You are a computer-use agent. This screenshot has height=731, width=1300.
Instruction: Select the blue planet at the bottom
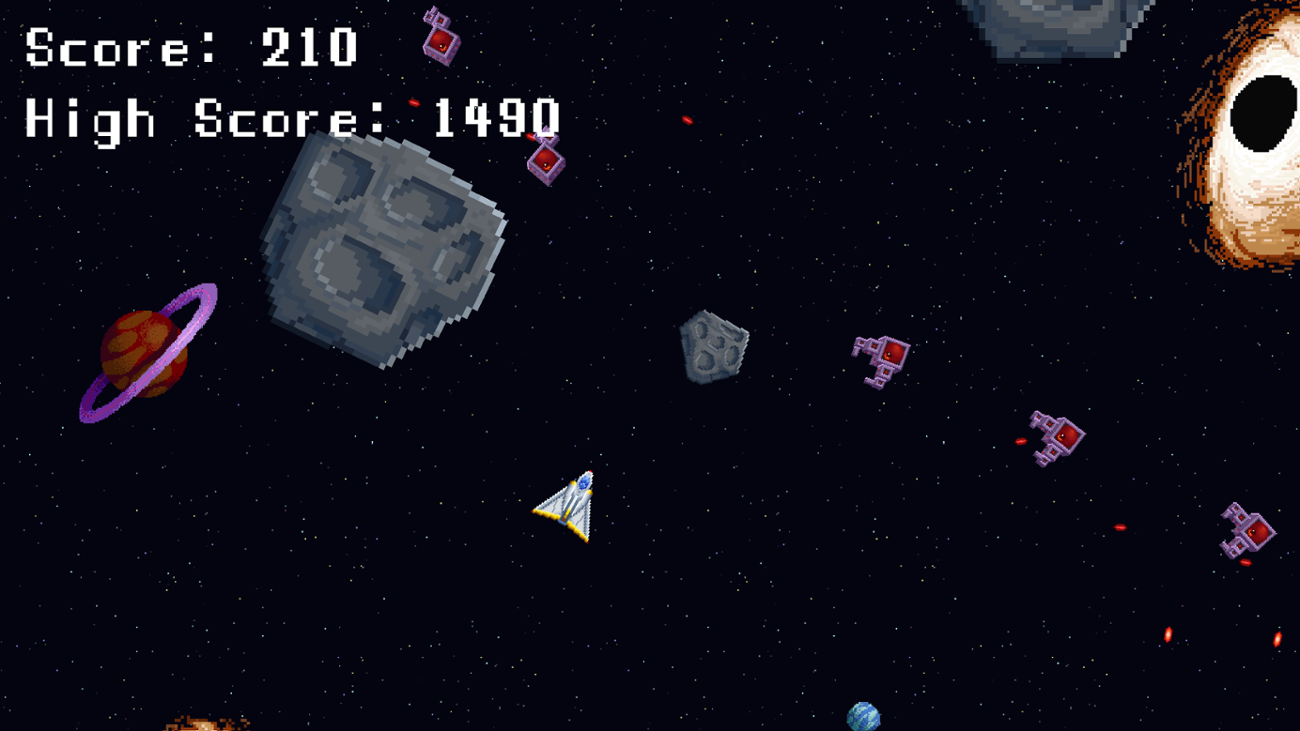pyautogui.click(x=866, y=716)
